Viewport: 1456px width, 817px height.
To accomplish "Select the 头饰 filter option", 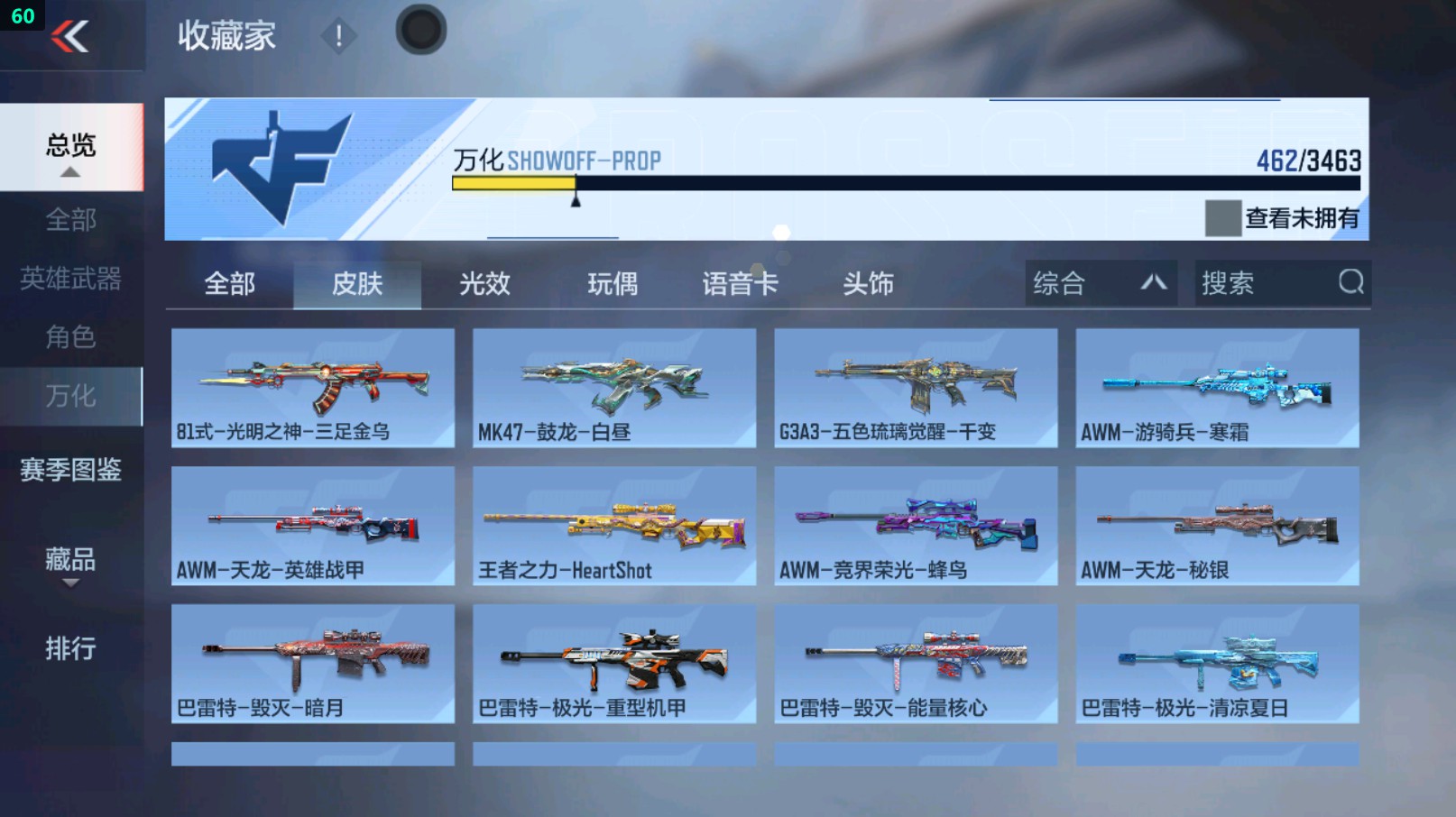I will pos(869,283).
